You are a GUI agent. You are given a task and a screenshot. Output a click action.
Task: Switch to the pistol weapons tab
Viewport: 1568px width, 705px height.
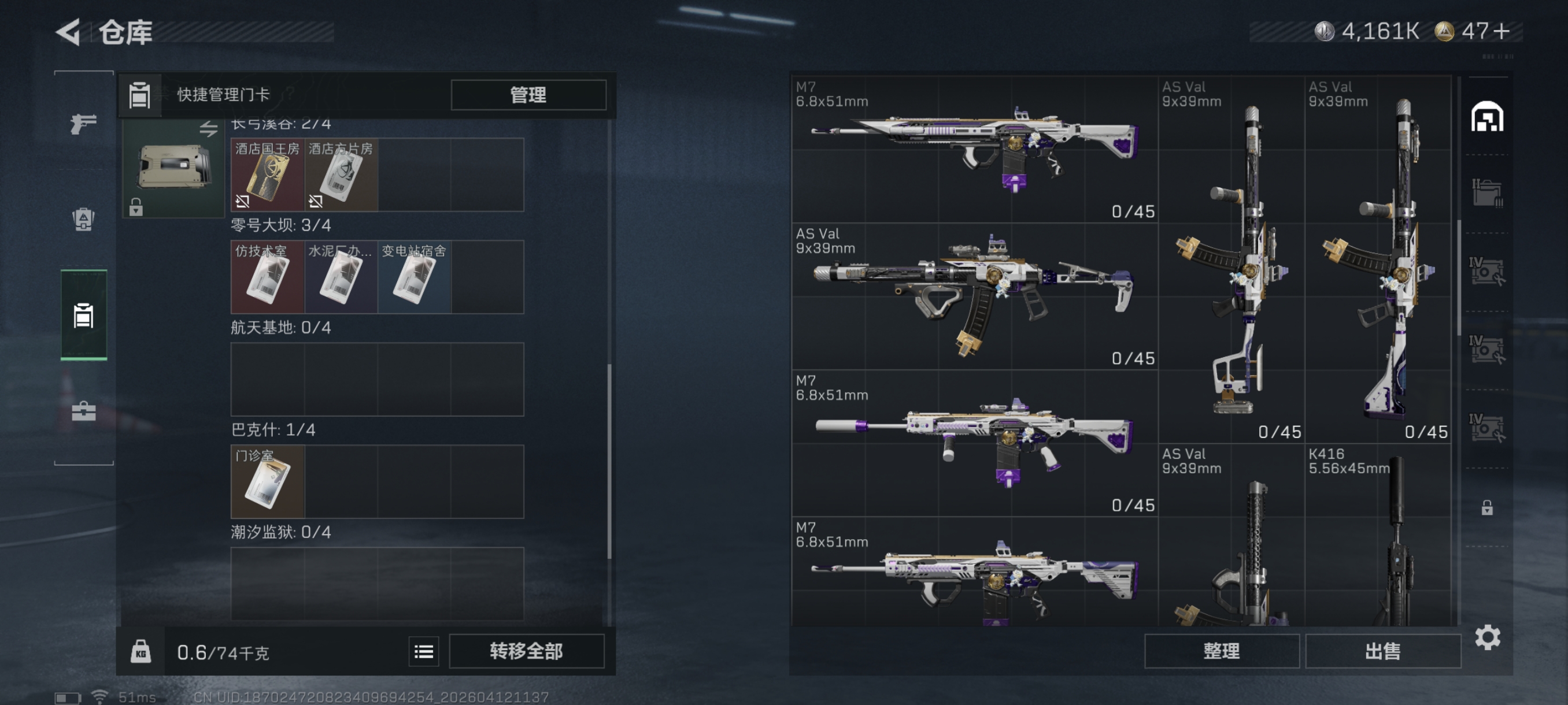pos(83,124)
